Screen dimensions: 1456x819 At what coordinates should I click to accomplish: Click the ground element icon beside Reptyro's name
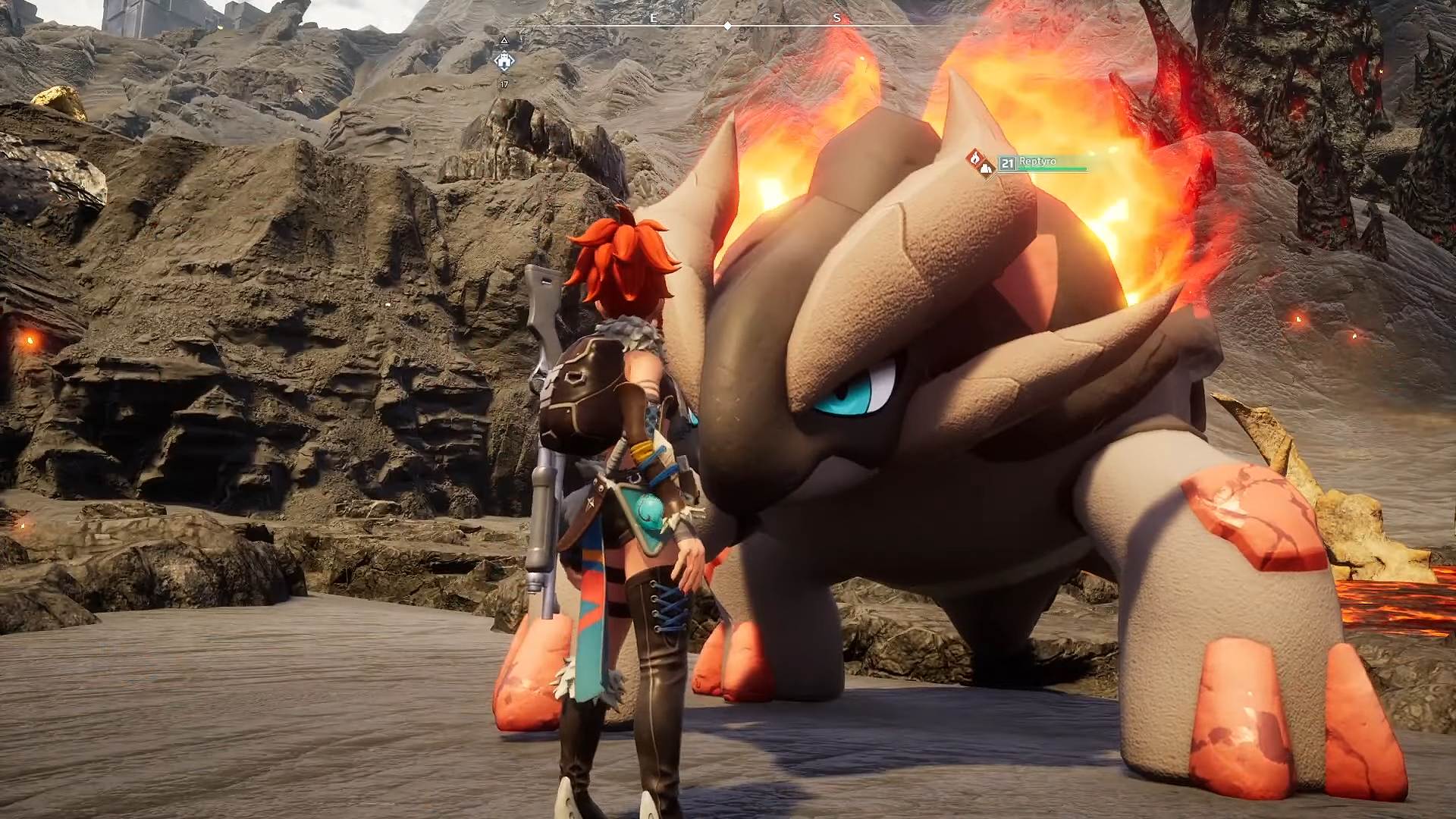(x=985, y=168)
